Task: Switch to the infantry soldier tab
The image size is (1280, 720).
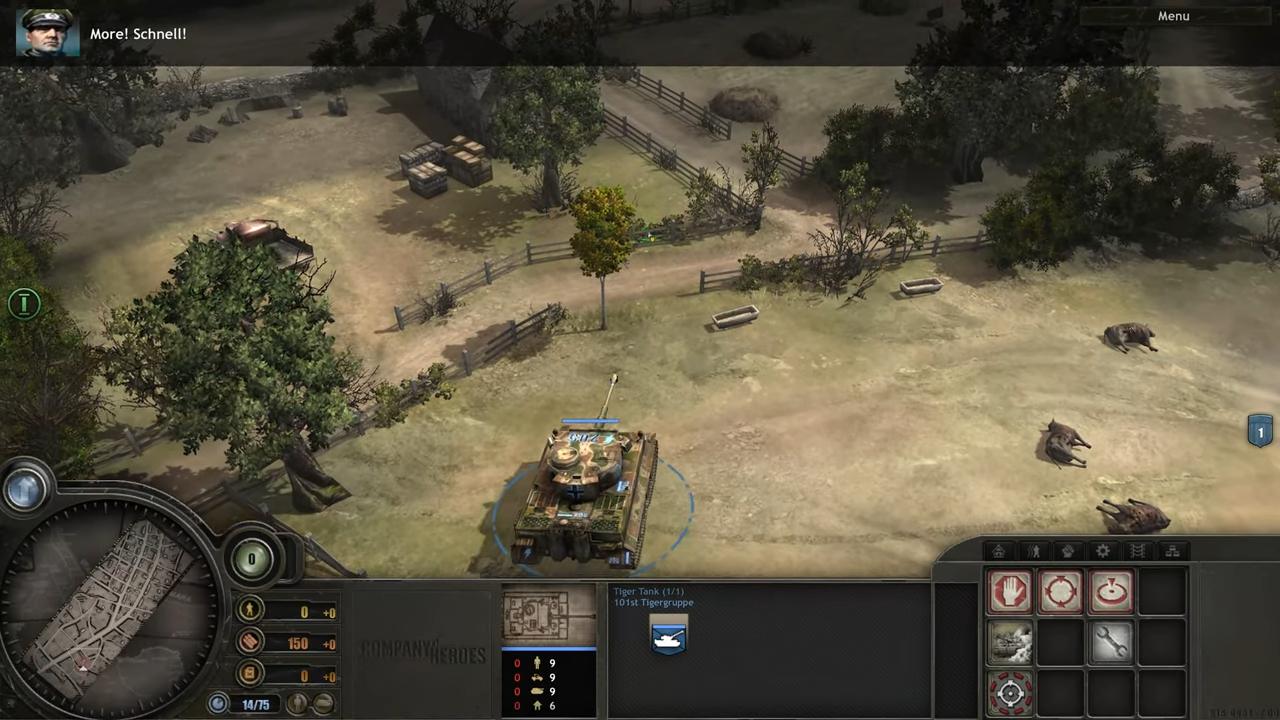Action: point(1033,551)
